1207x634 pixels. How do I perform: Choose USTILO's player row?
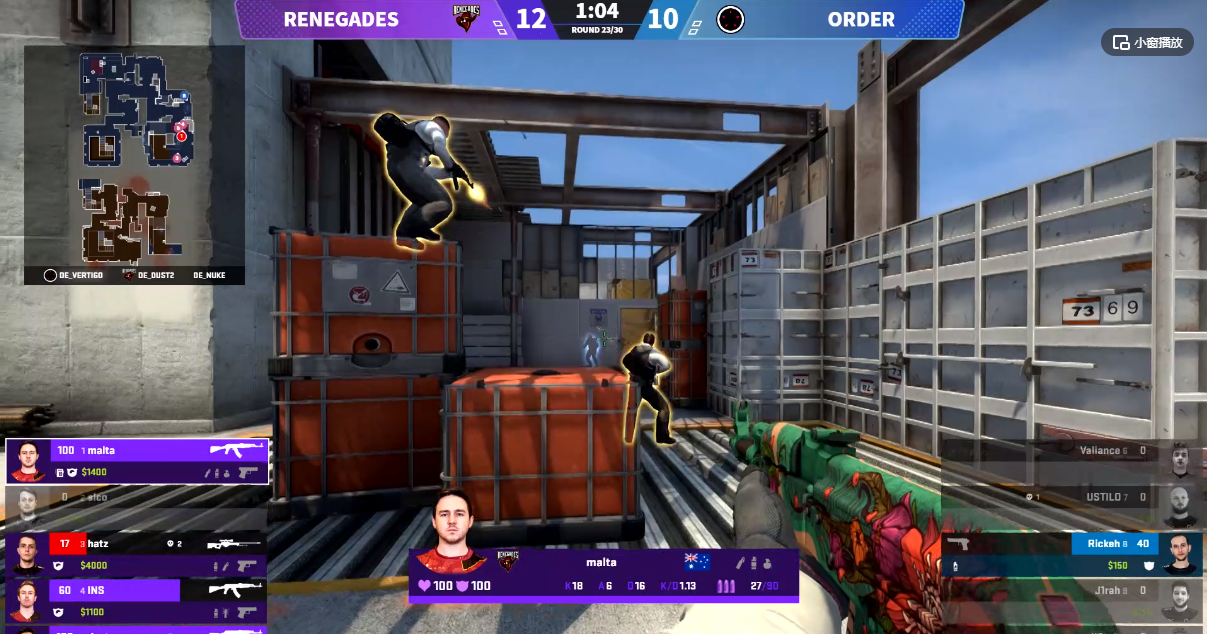1072,507
